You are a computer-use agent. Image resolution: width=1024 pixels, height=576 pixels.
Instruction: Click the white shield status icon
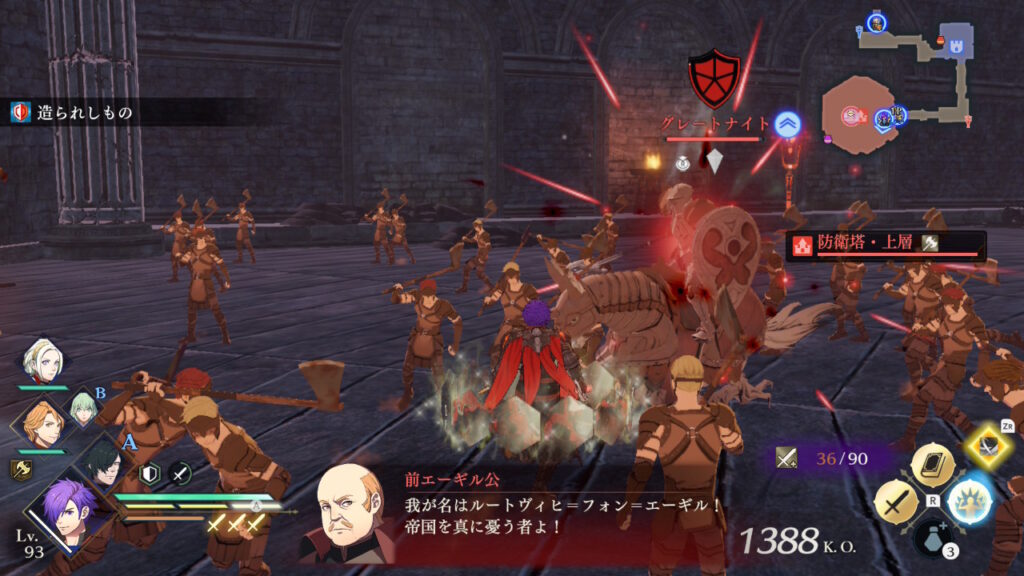149,473
